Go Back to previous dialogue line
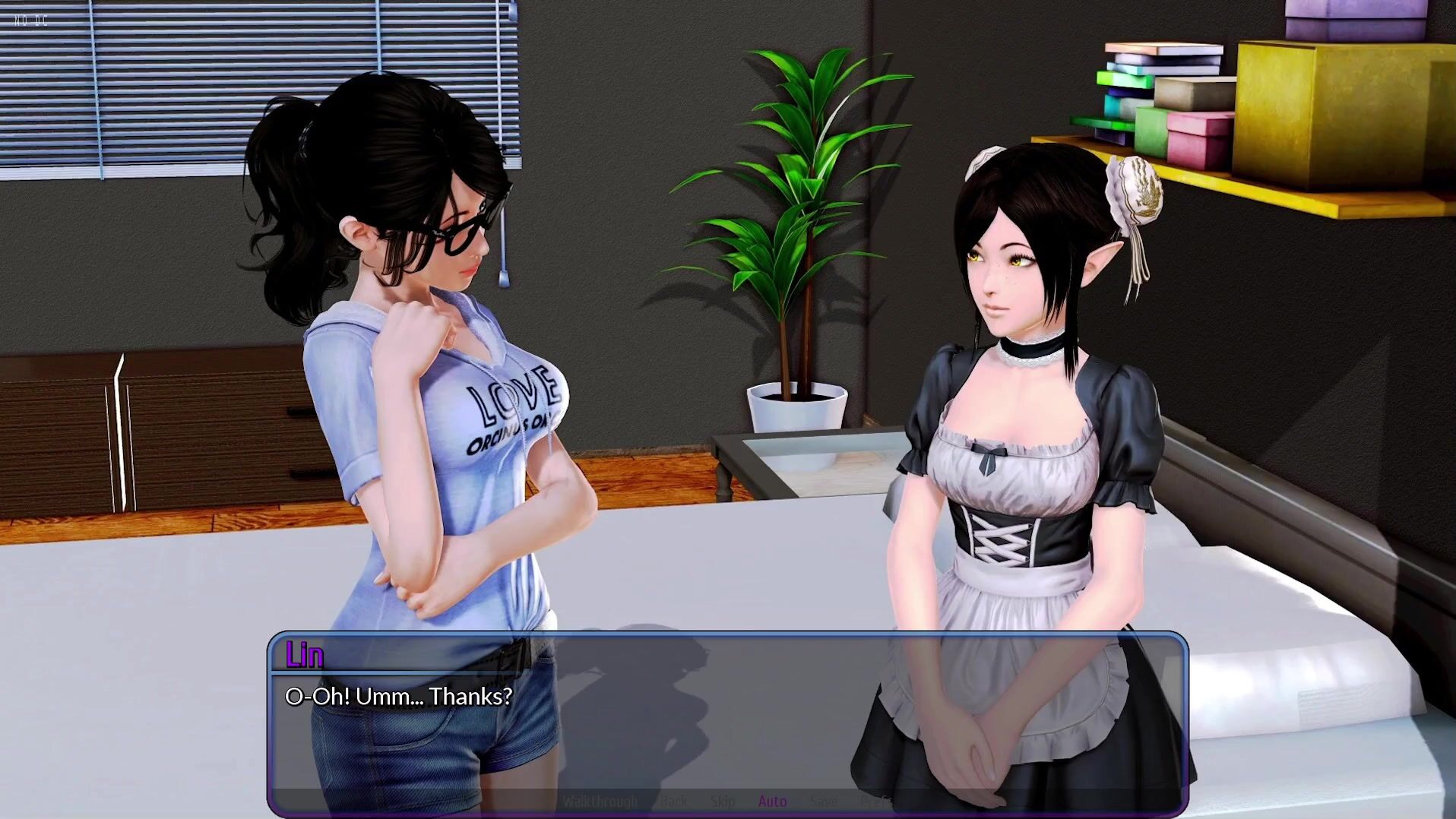1456x819 pixels. pos(673,801)
